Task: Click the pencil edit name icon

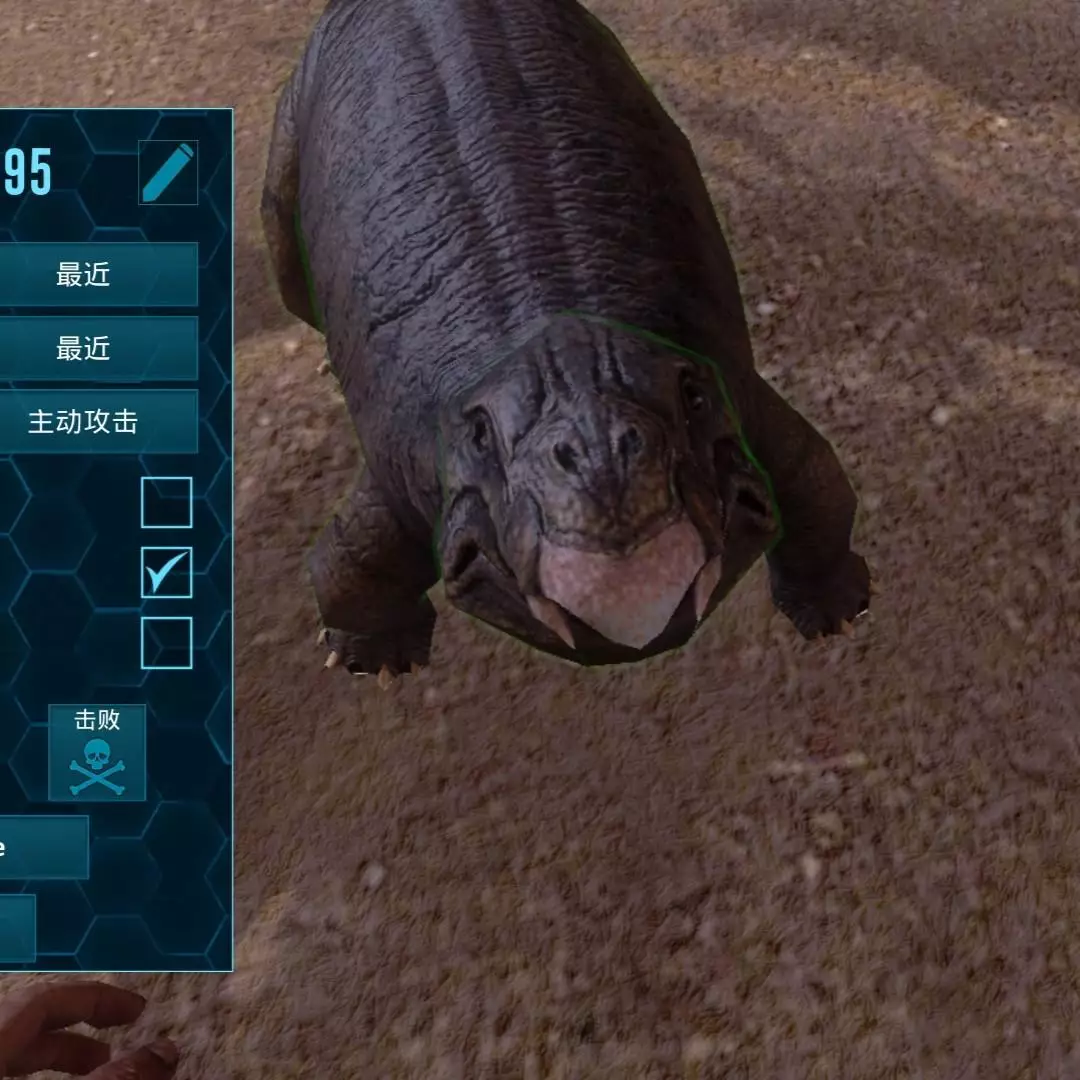Action: click(x=167, y=173)
